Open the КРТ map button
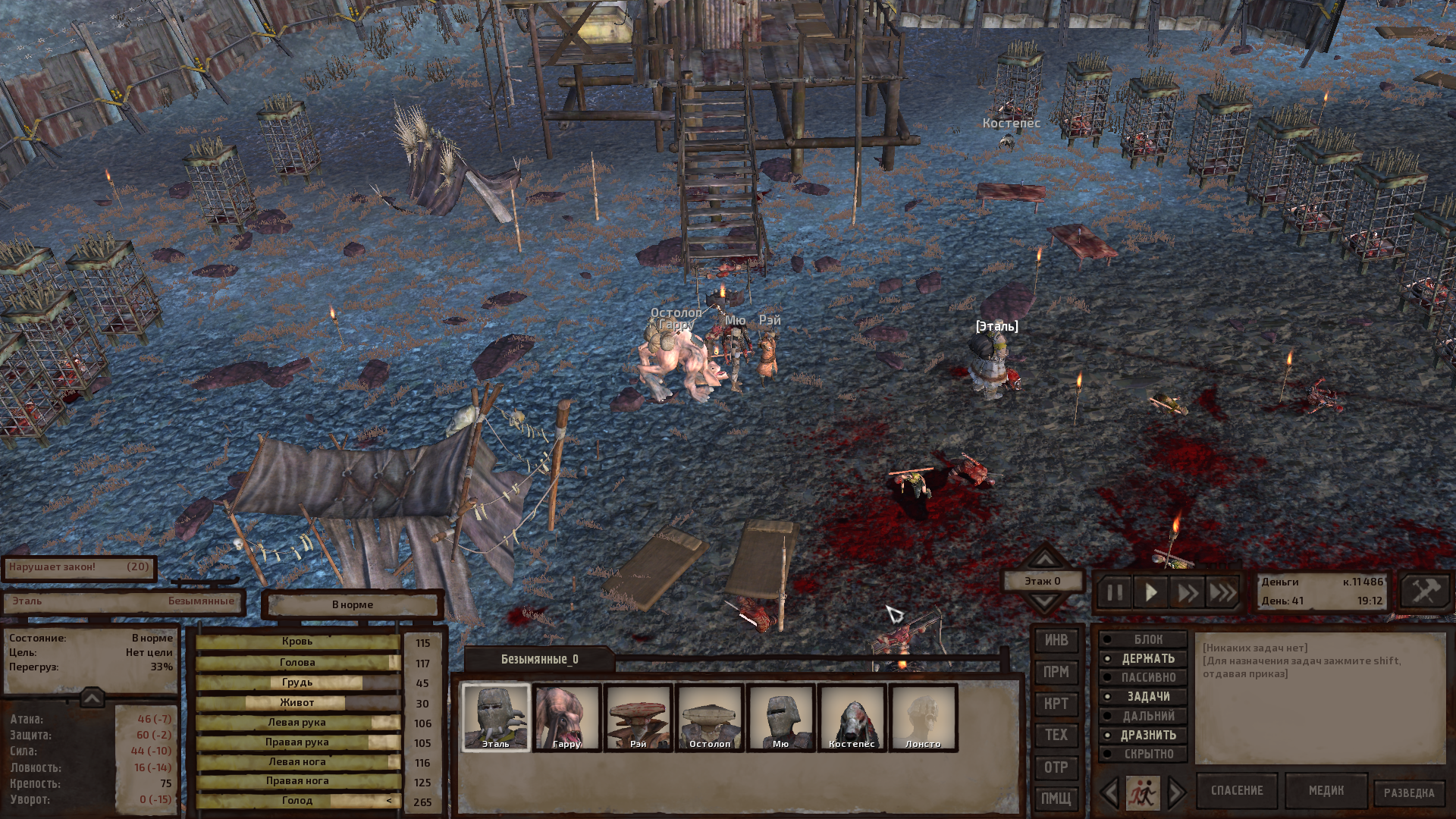 [1056, 704]
